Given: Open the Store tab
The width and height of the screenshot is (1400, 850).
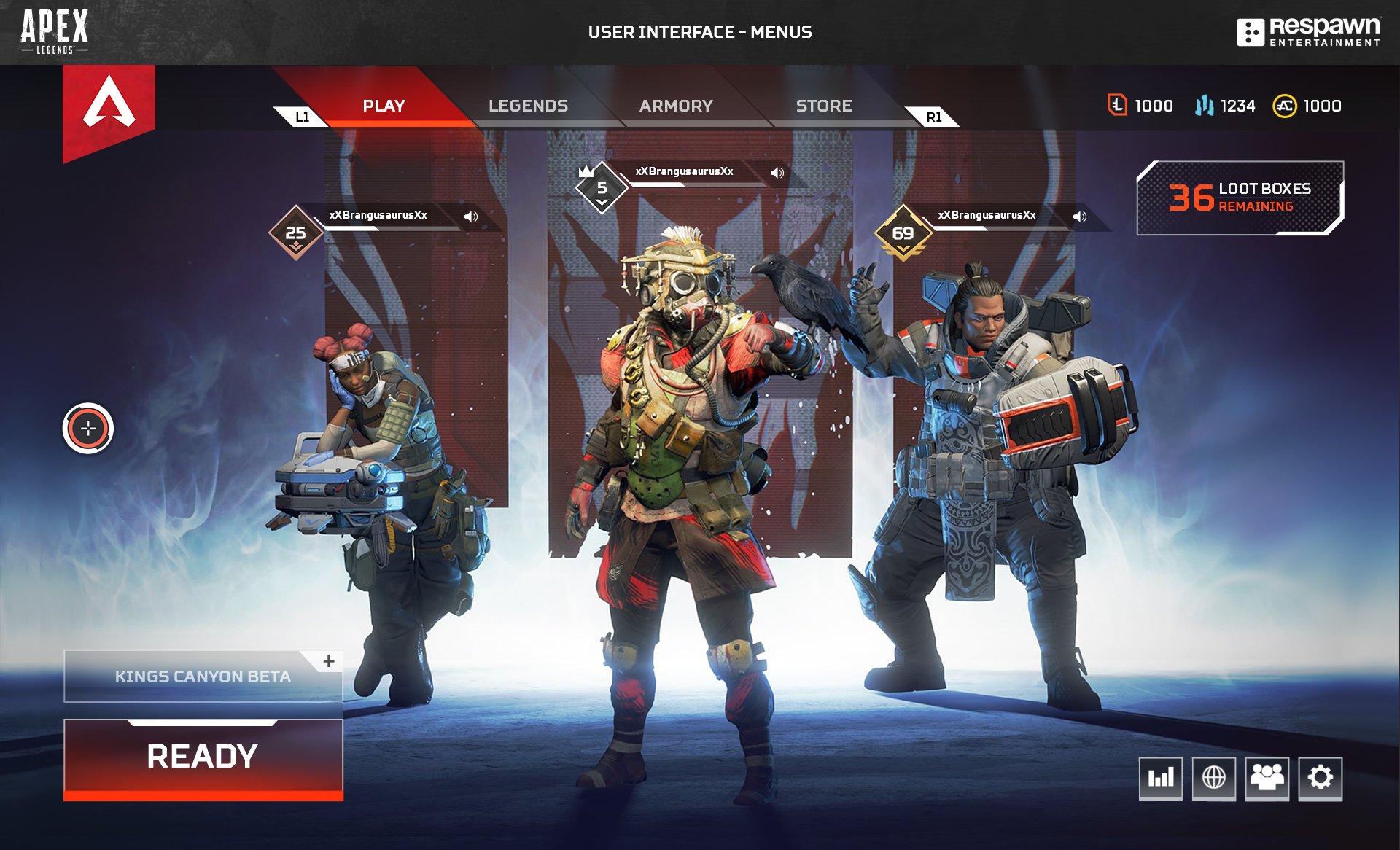Looking at the screenshot, I should (x=824, y=106).
